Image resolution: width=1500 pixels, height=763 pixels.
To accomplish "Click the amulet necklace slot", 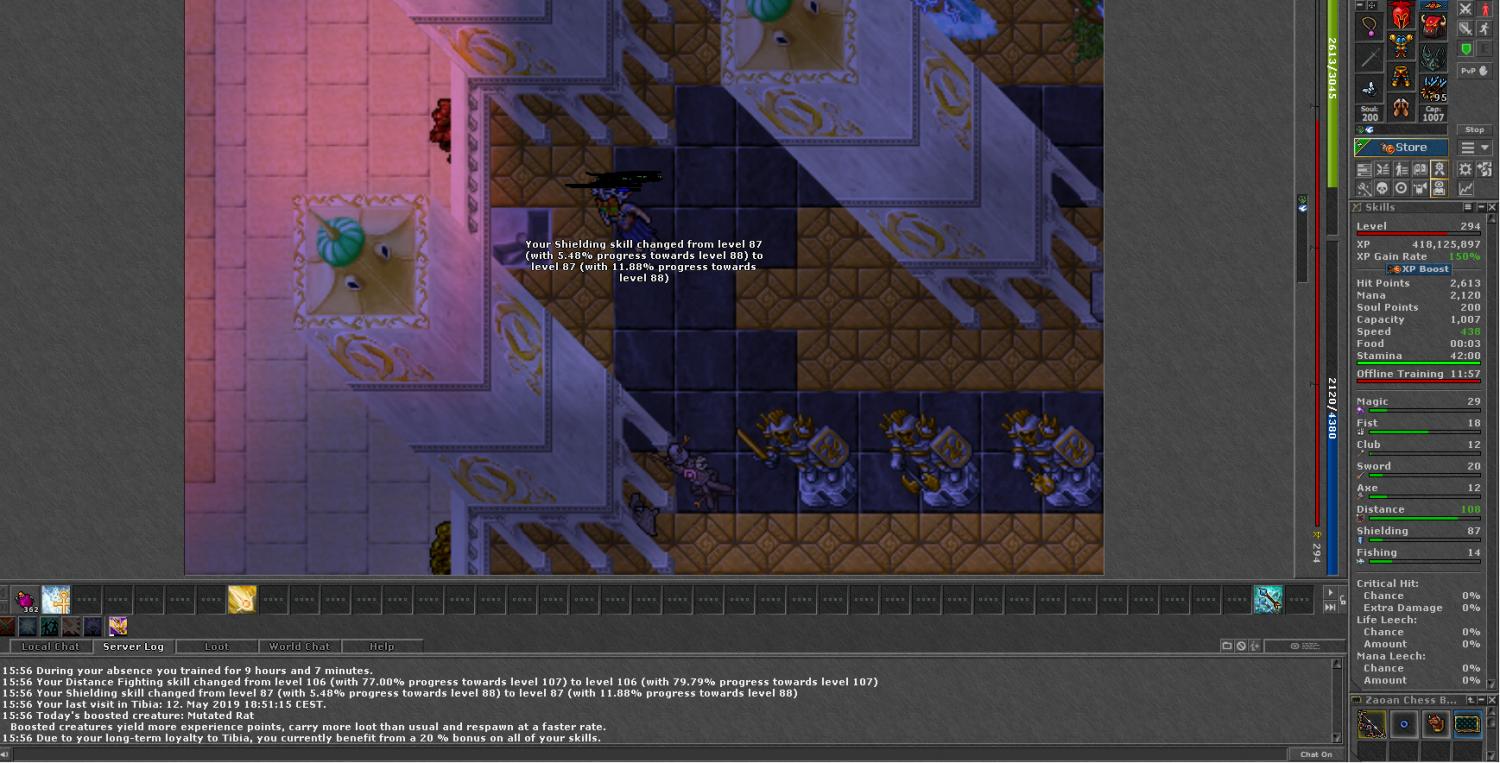I will 1369,27.
